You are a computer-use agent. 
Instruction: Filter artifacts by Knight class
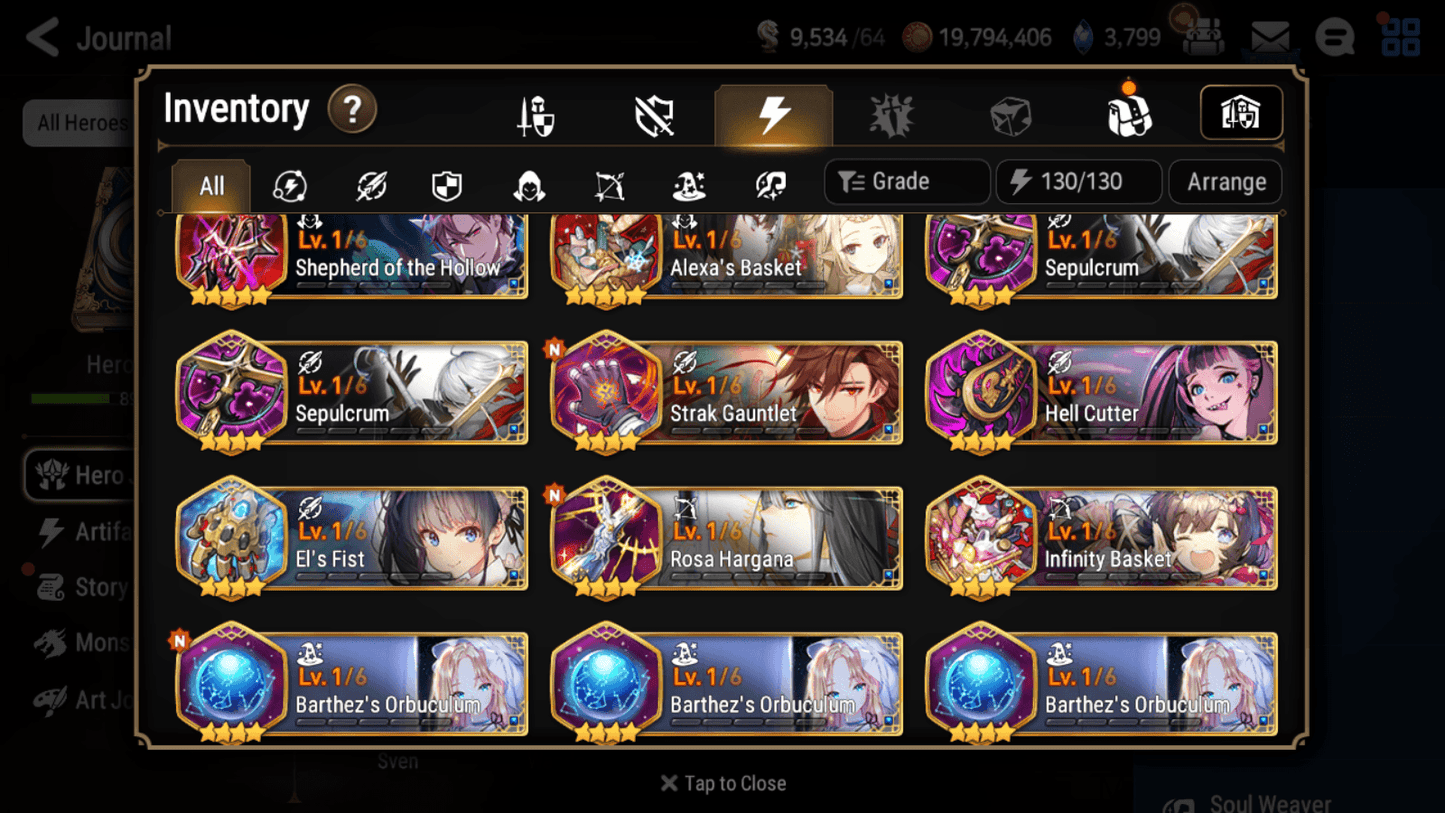click(x=446, y=182)
